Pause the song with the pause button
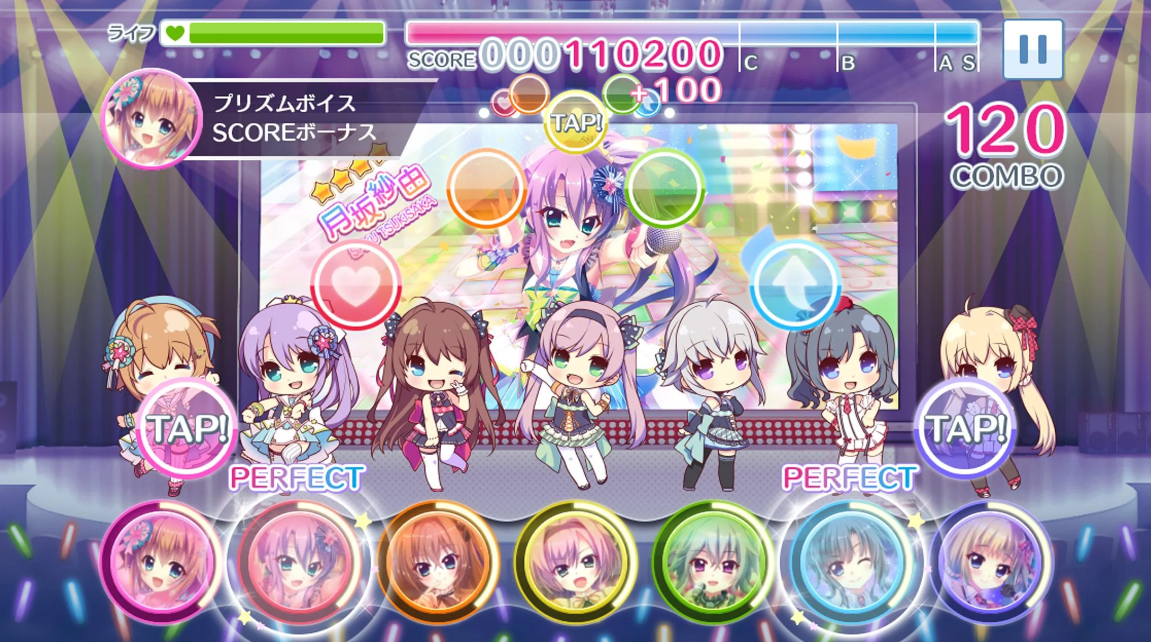This screenshot has height=642, width=1151. point(1032,48)
